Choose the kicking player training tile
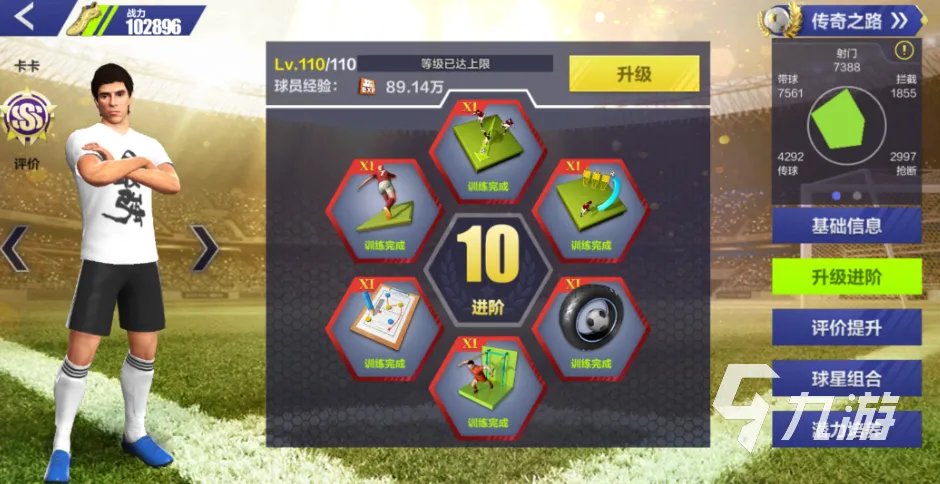This screenshot has width=940, height=484. click(385, 206)
